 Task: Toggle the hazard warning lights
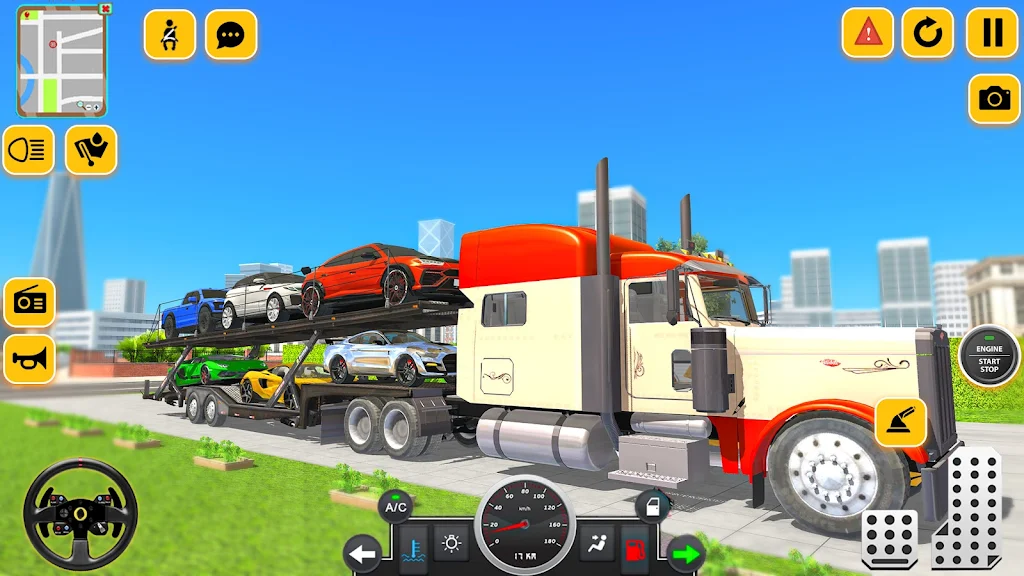point(868,33)
